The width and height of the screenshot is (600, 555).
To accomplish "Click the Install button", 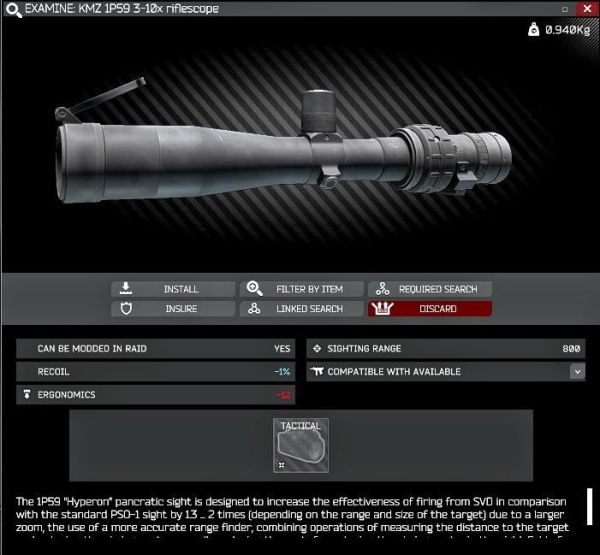I will click(173, 289).
